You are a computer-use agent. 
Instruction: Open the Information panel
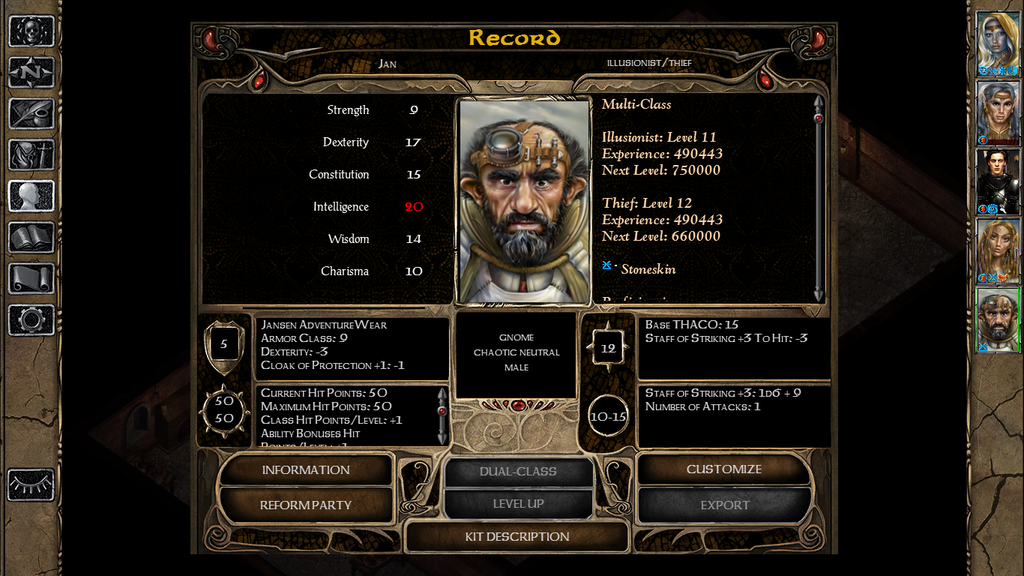click(x=305, y=470)
